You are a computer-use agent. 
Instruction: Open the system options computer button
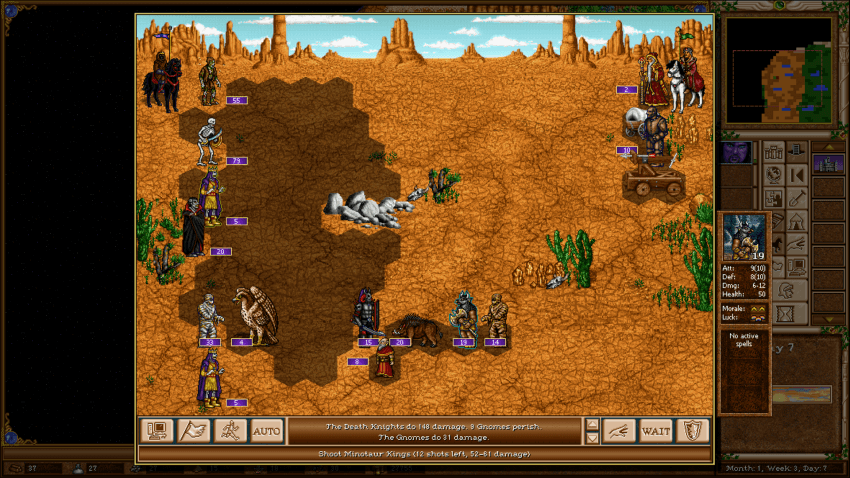coord(157,431)
